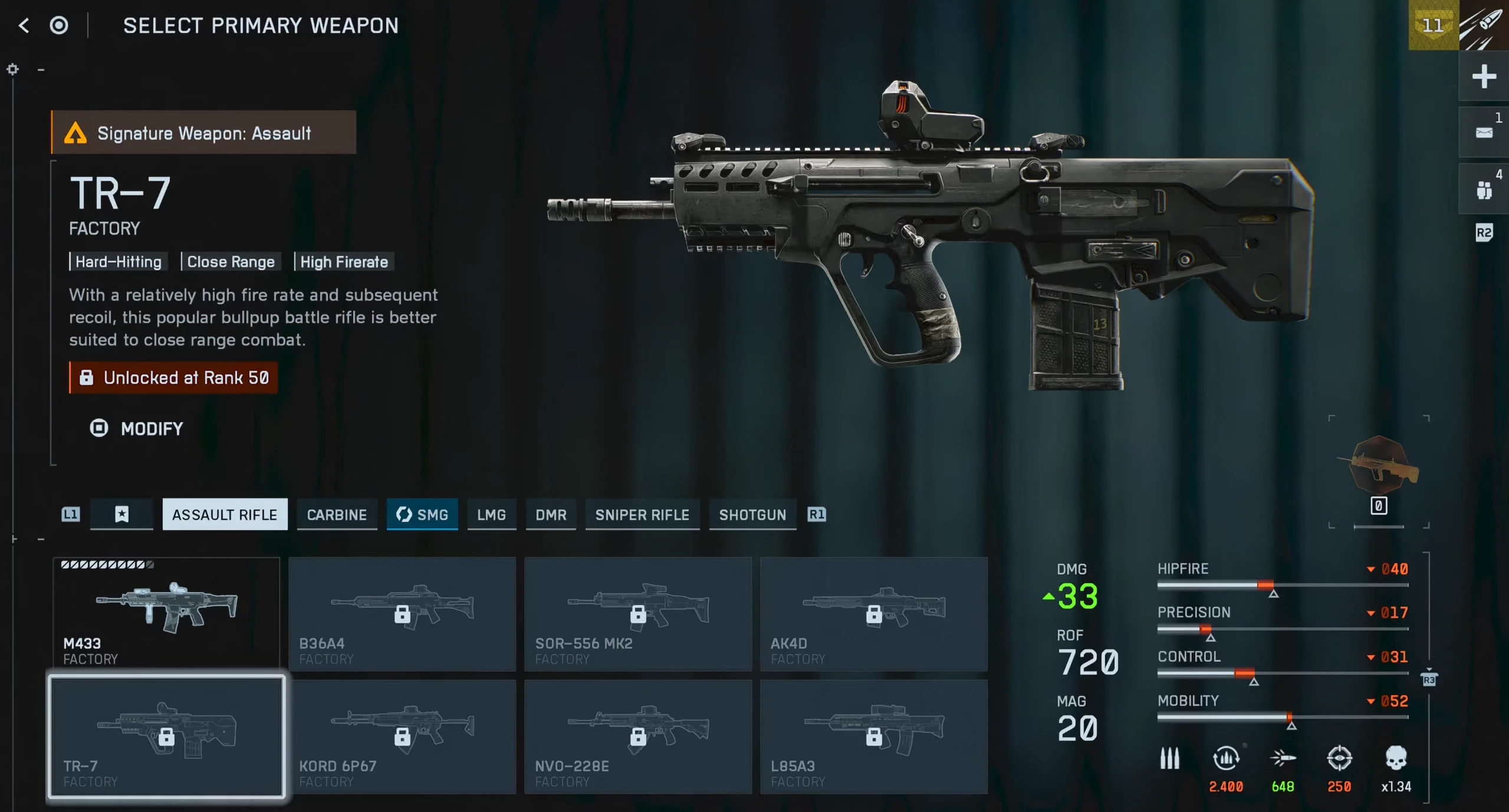Click the plus icon in sidebar
Screen dimensions: 1509x812
tap(1484, 77)
